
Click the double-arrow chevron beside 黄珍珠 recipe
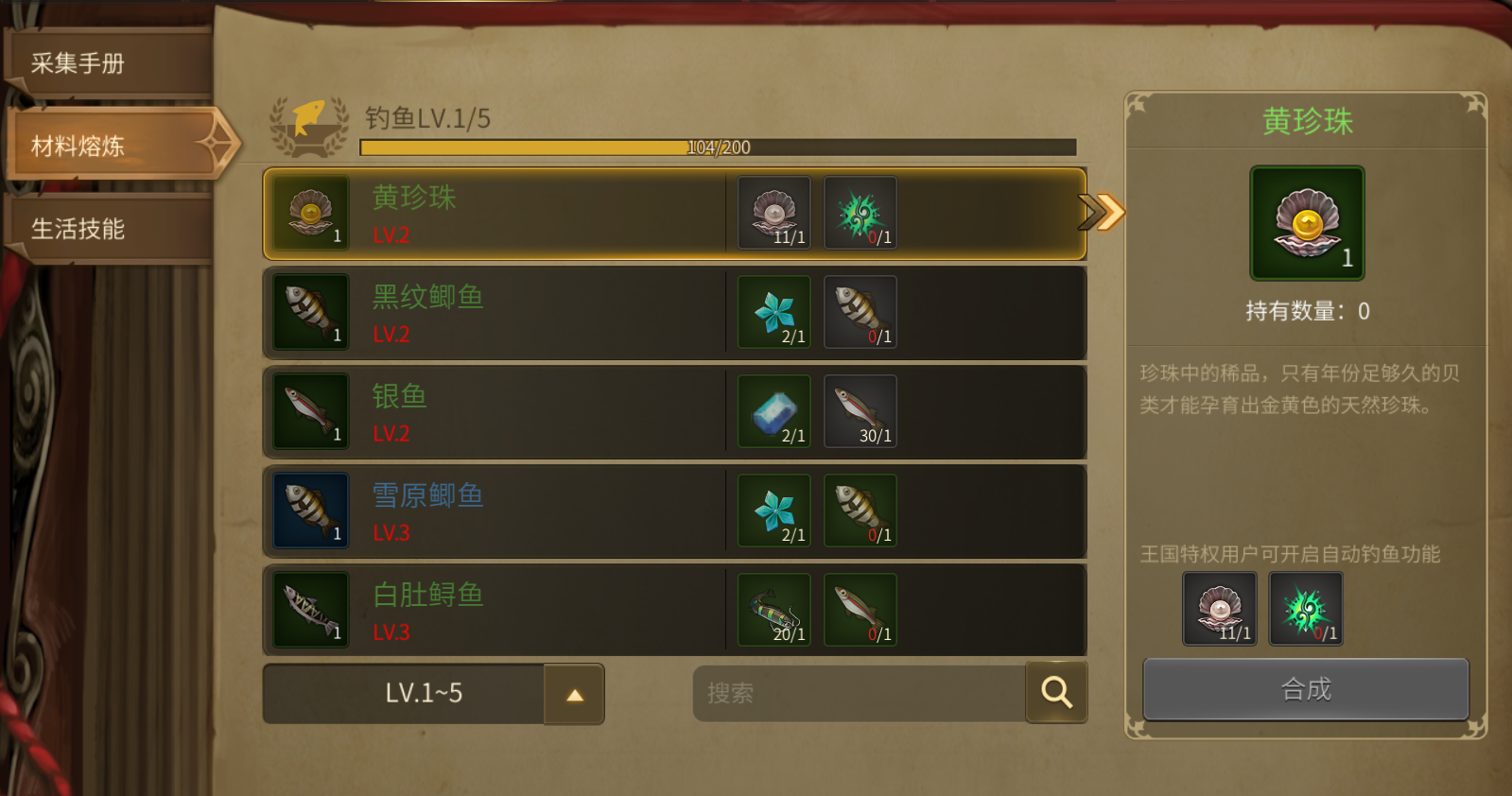pyautogui.click(x=1104, y=213)
